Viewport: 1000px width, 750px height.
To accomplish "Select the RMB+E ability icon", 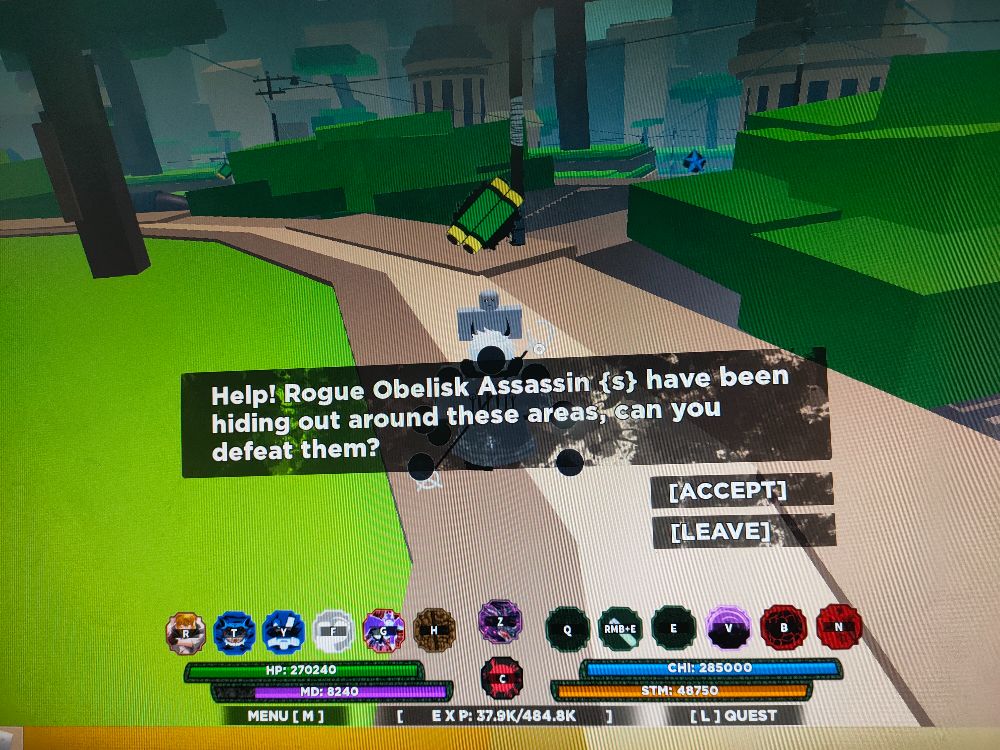I will (x=620, y=628).
